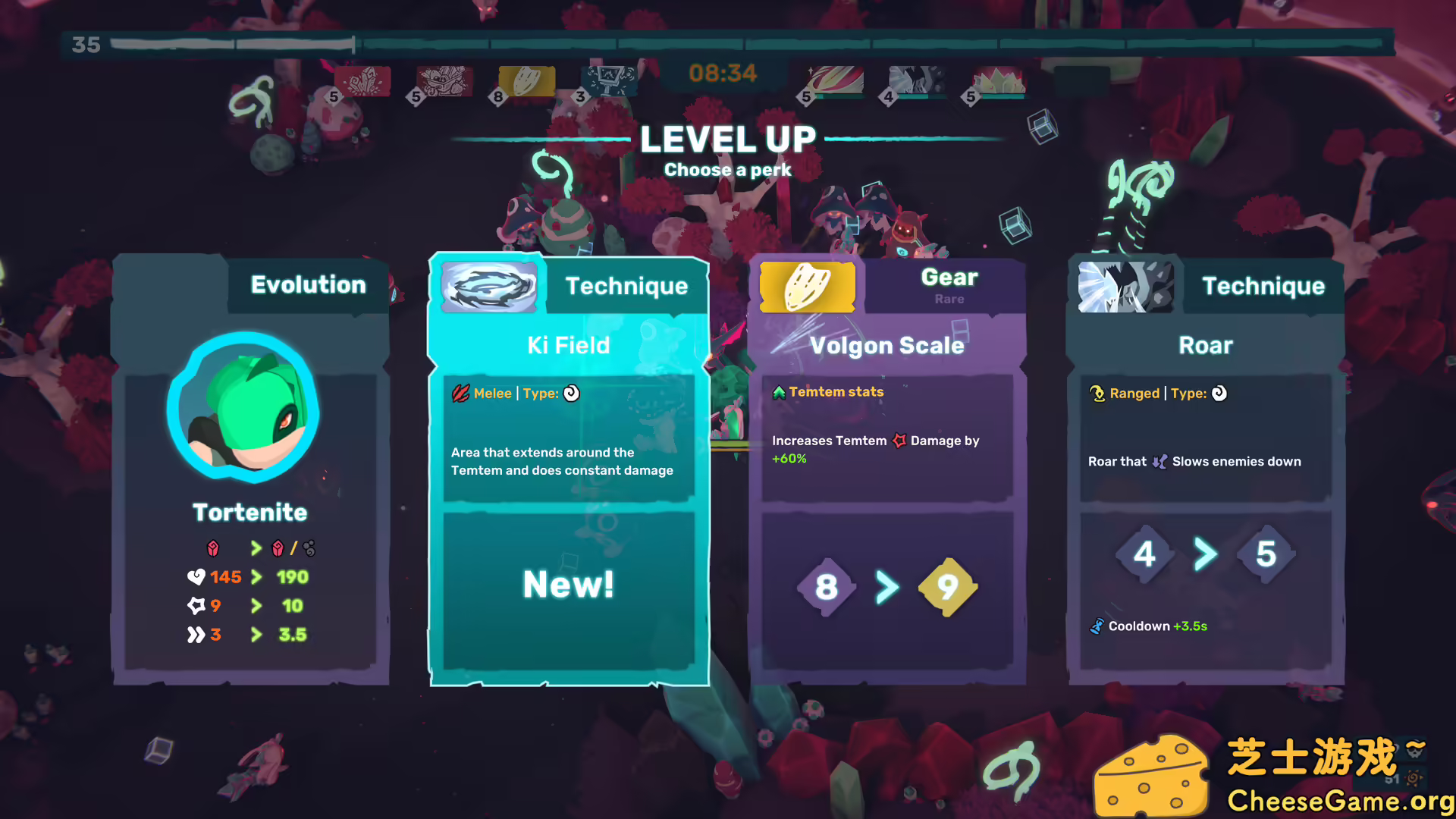Click the red crystal perk icon in top bar

pyautogui.click(x=363, y=80)
